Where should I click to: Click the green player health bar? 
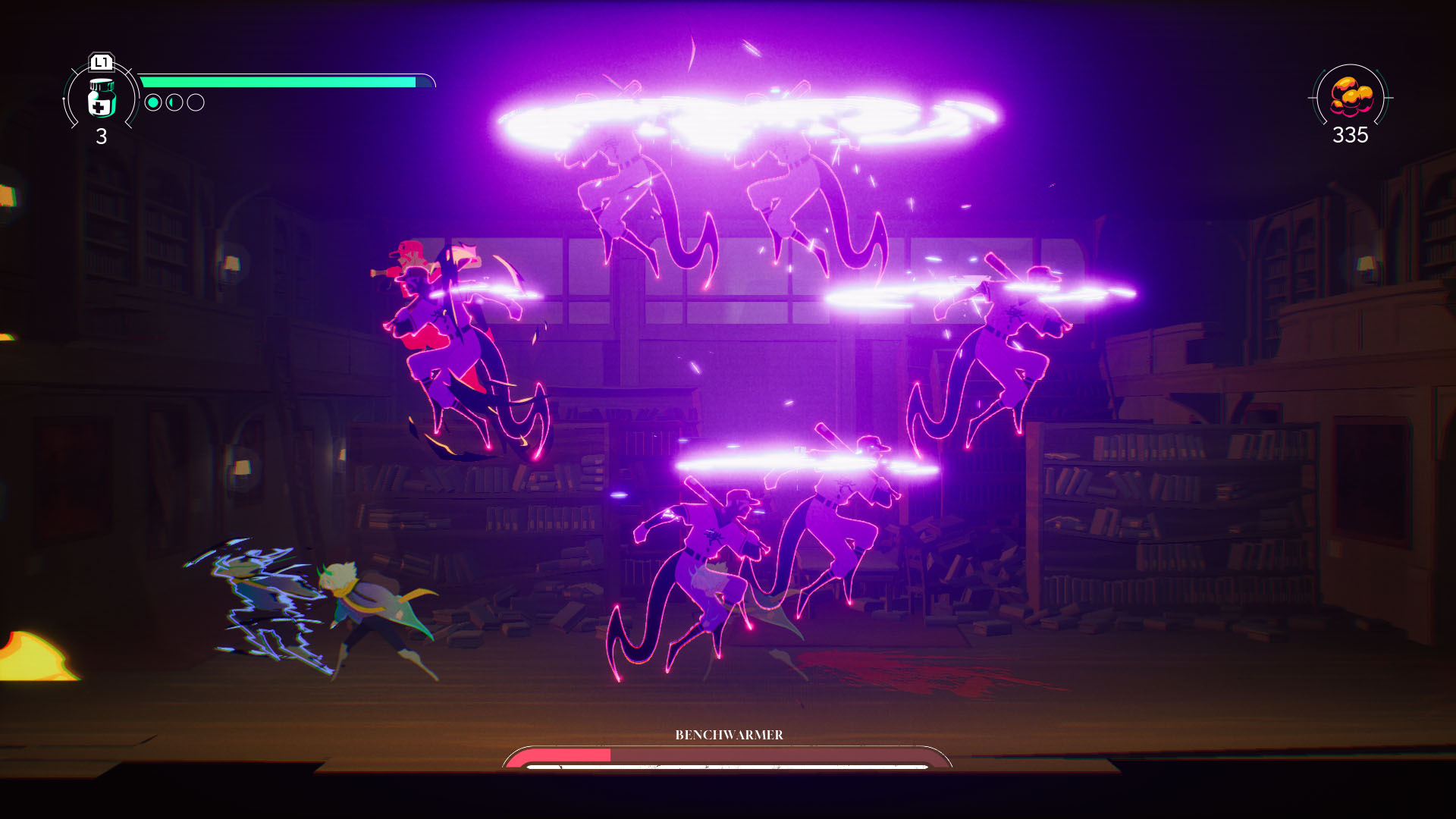click(281, 77)
